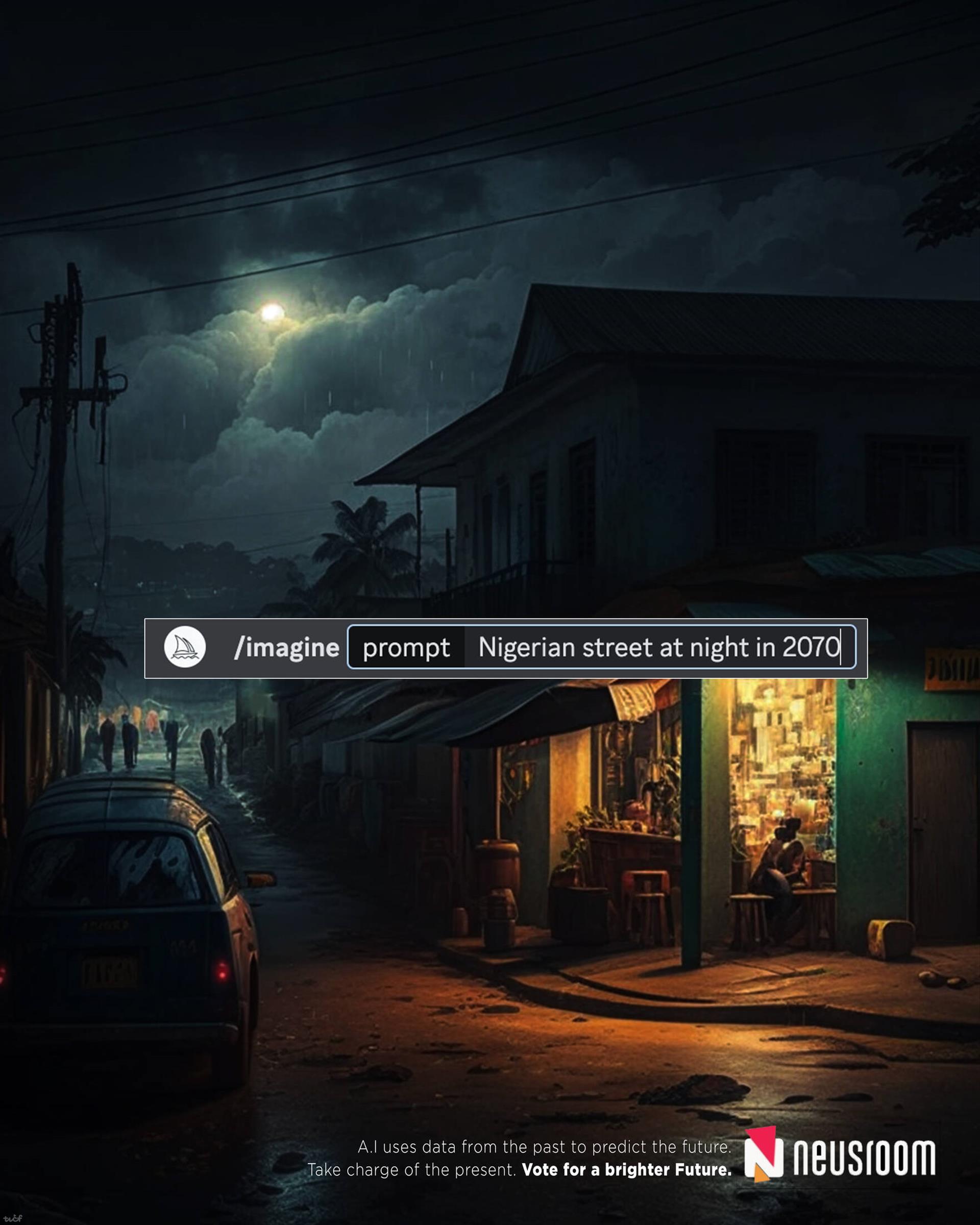Select the Midjourney sailboat avatar icon

pos(185,647)
